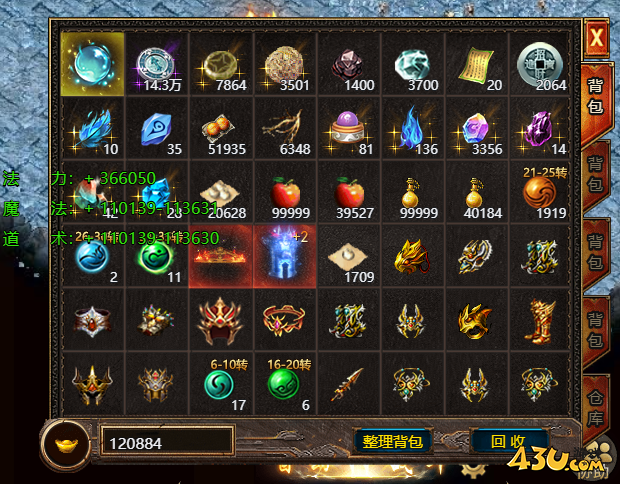Viewport: 620px width, 484px height.
Task: Click the 回收 recycle button
Action: [508, 440]
